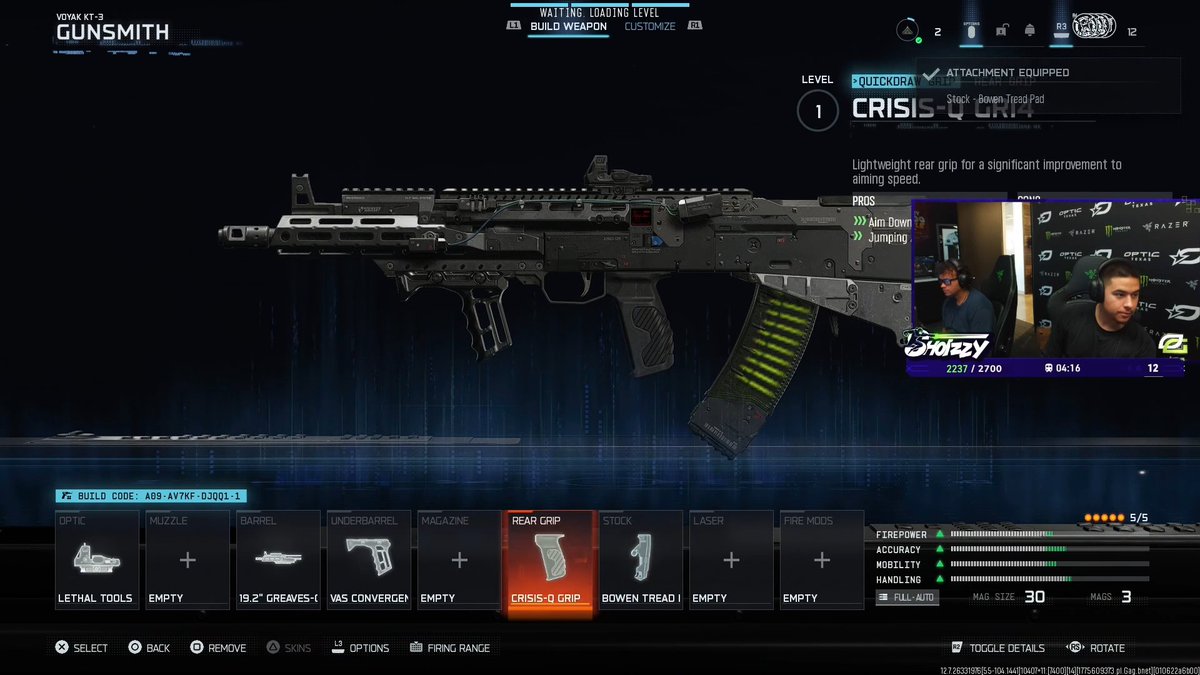1200x675 pixels.
Task: Open the Bowen Tread Pad stock slot
Action: pyautogui.click(x=641, y=560)
